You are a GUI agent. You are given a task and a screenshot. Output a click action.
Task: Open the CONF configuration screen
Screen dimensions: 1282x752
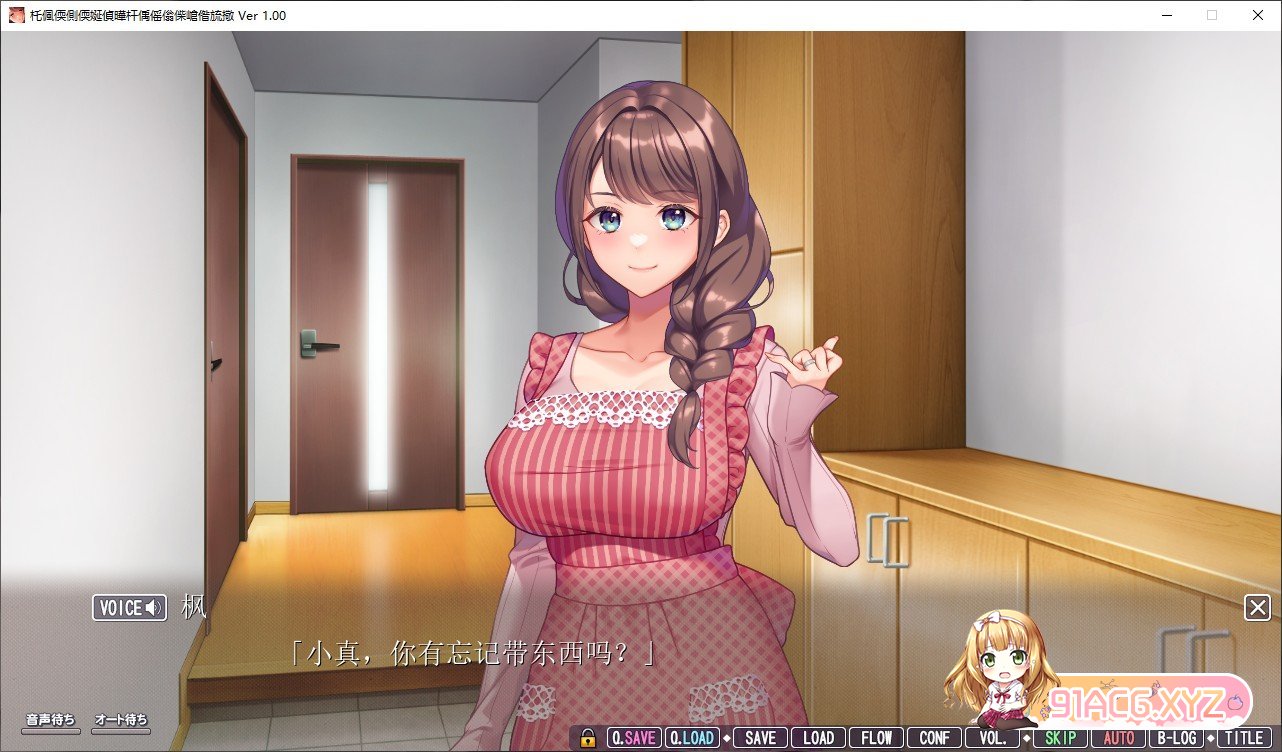(x=934, y=738)
